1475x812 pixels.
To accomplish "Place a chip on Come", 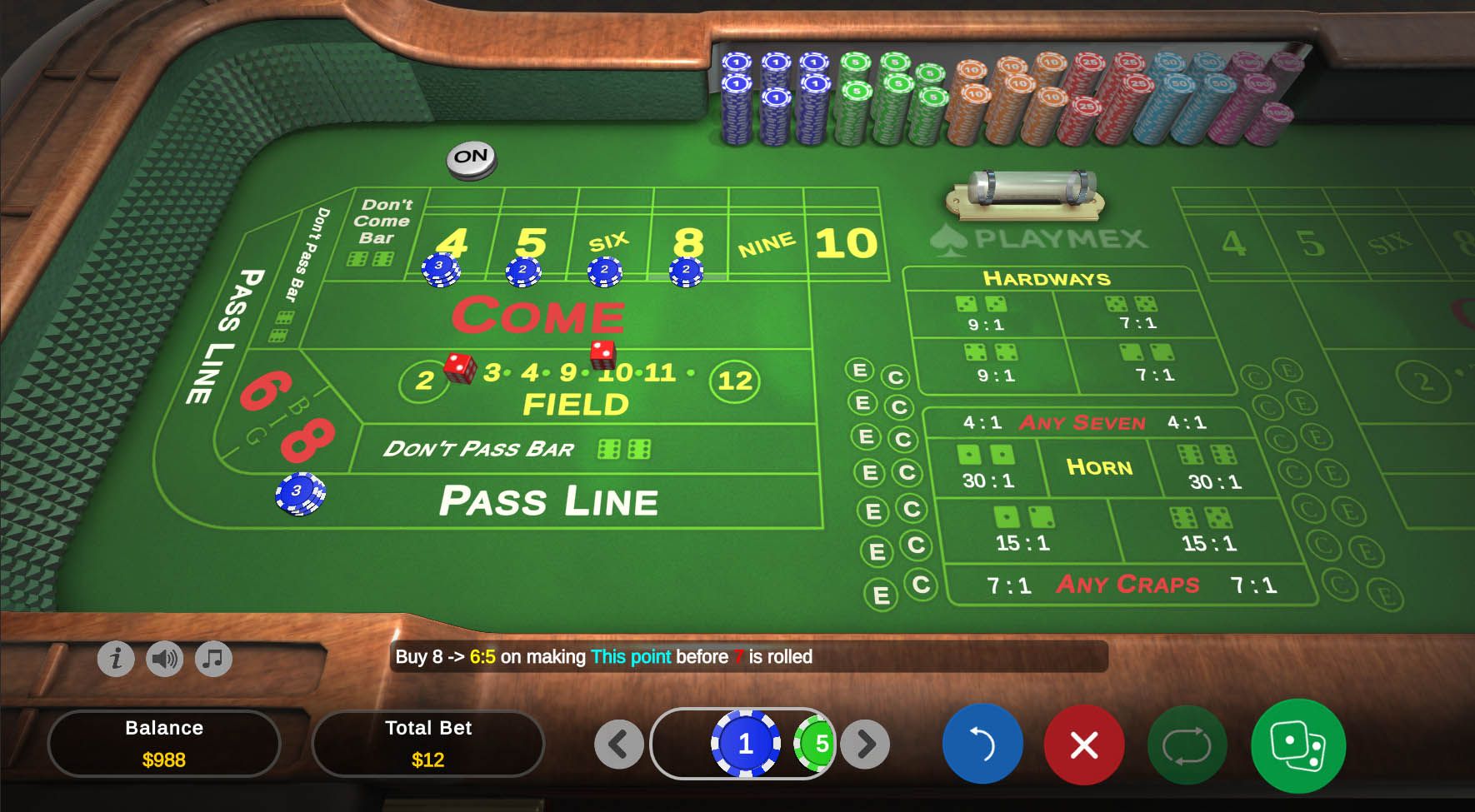I will coord(538,316).
